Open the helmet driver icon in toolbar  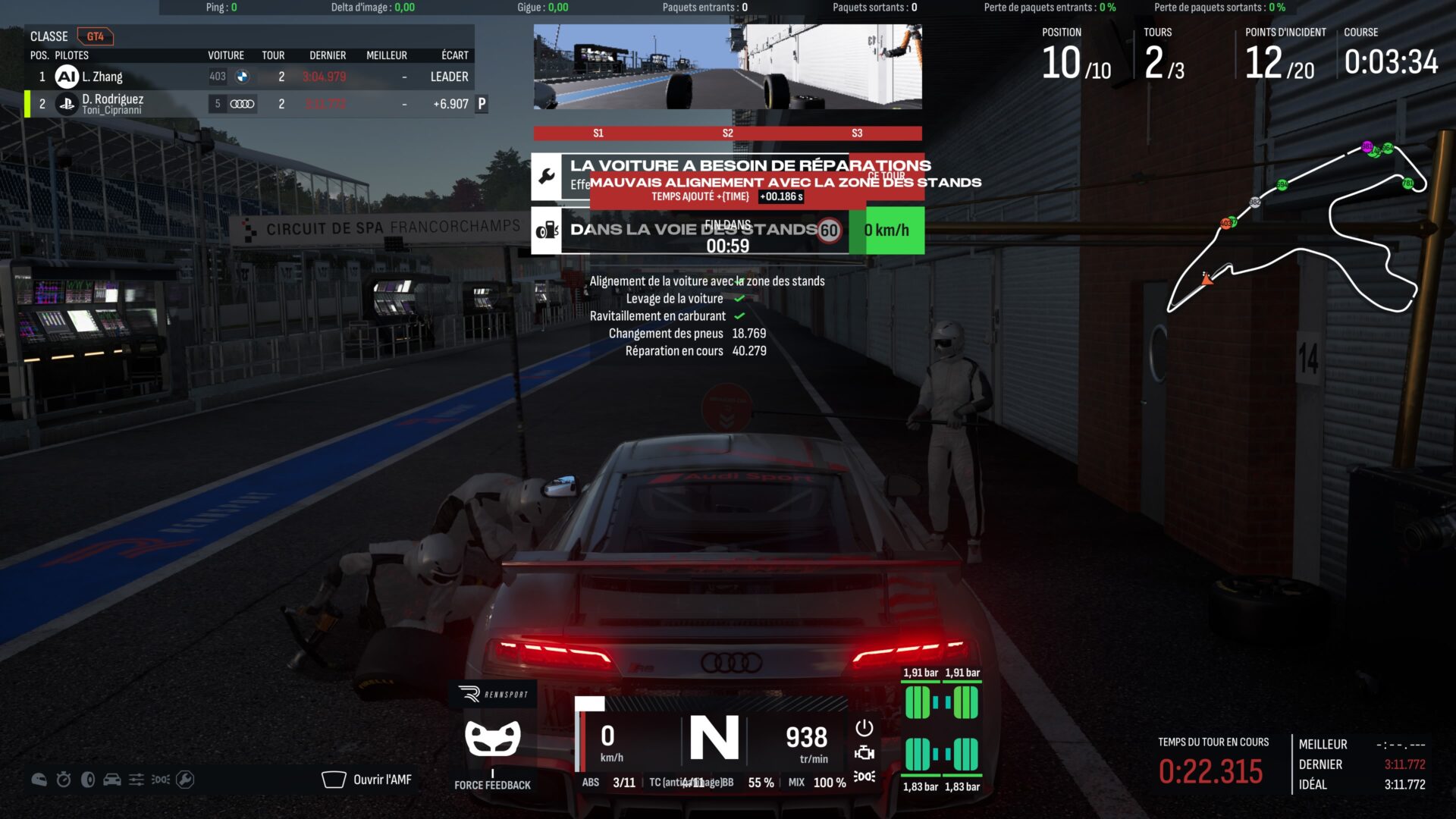tap(39, 780)
